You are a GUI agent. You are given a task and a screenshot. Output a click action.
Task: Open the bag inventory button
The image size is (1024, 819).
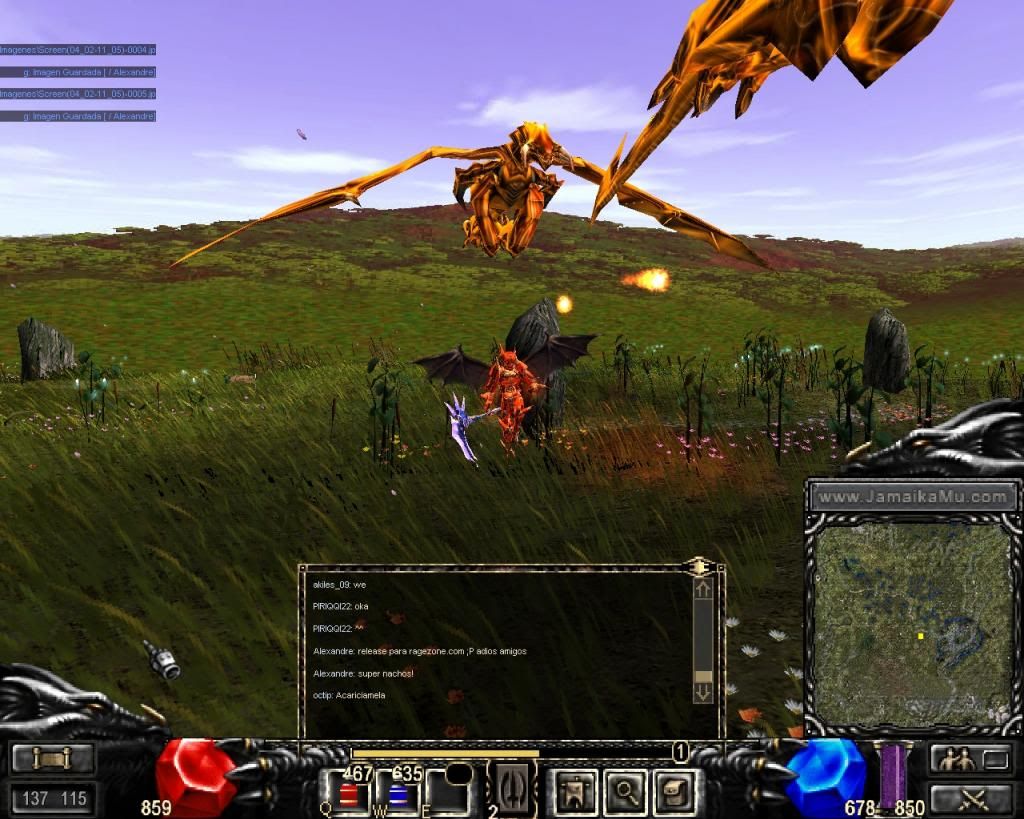click(674, 791)
